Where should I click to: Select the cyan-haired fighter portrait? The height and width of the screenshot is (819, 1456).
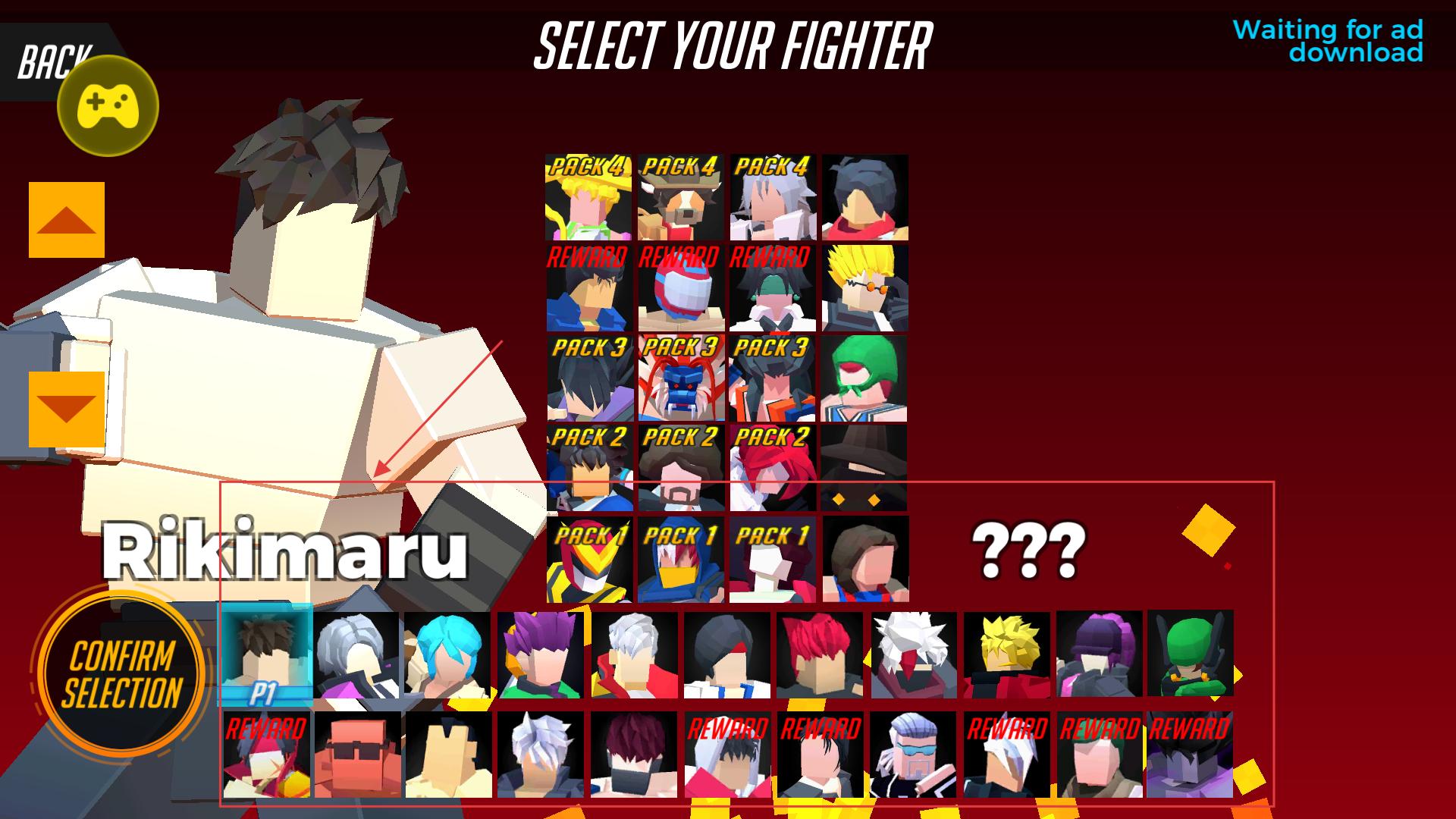pos(448,655)
